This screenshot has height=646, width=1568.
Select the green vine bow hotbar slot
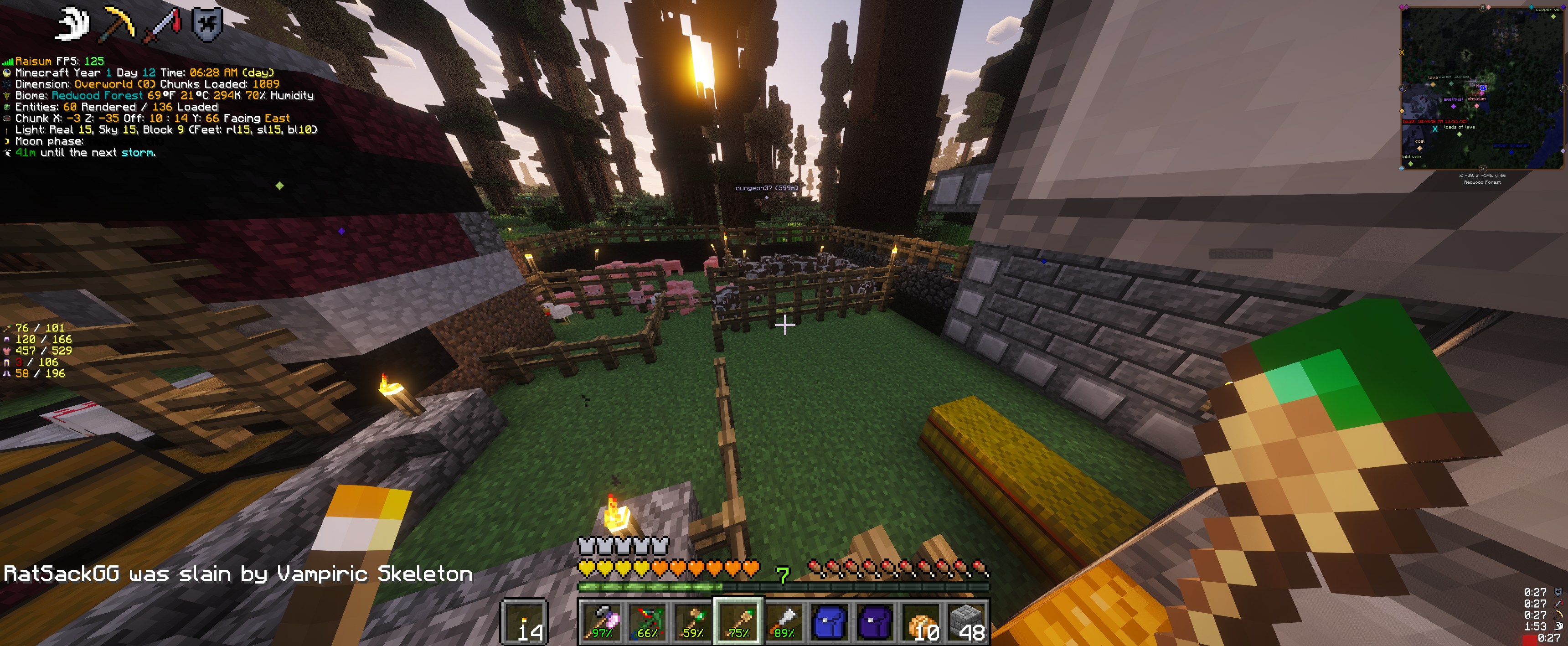point(646,621)
